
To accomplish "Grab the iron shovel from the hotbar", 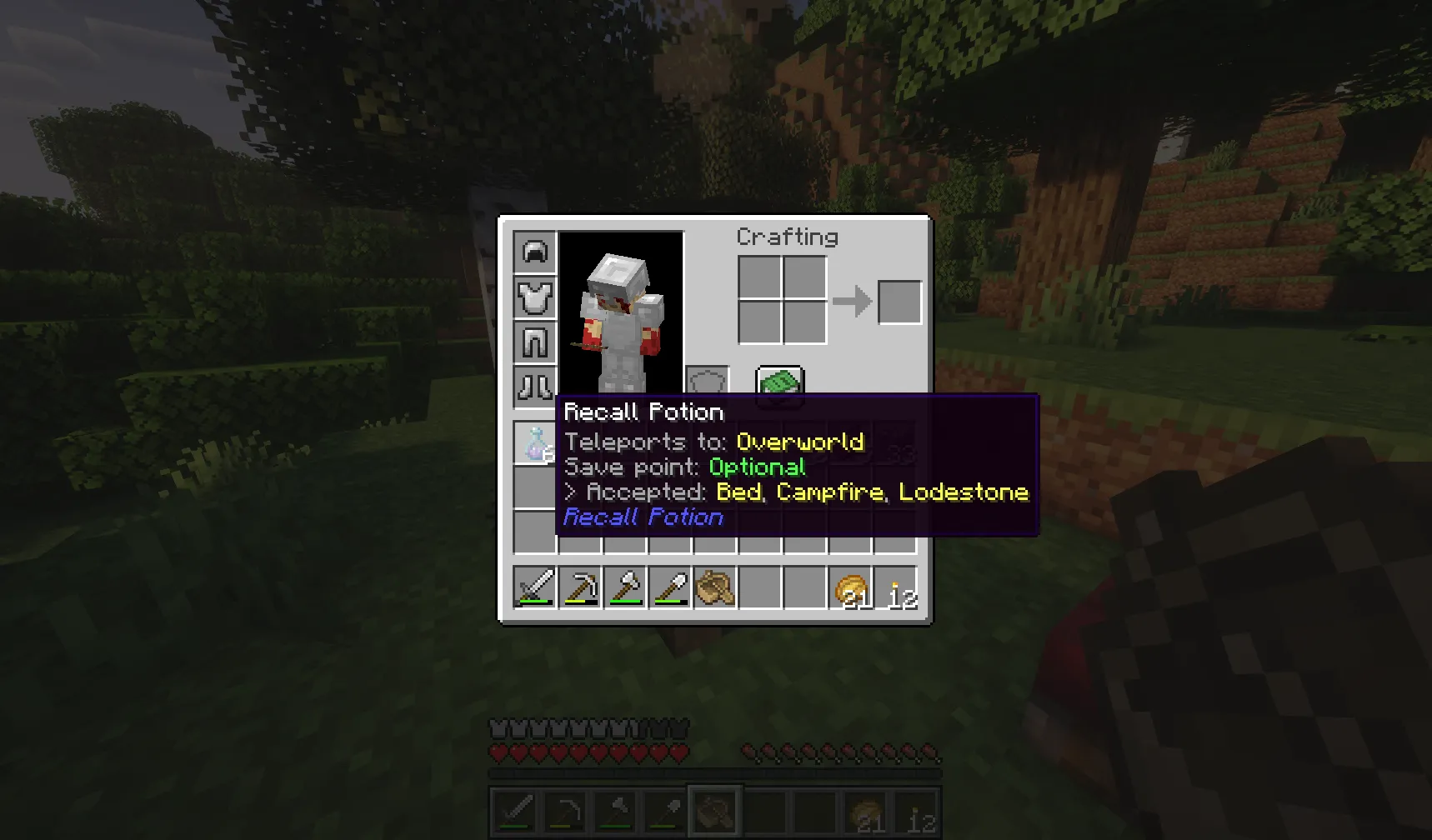I will 669,587.
